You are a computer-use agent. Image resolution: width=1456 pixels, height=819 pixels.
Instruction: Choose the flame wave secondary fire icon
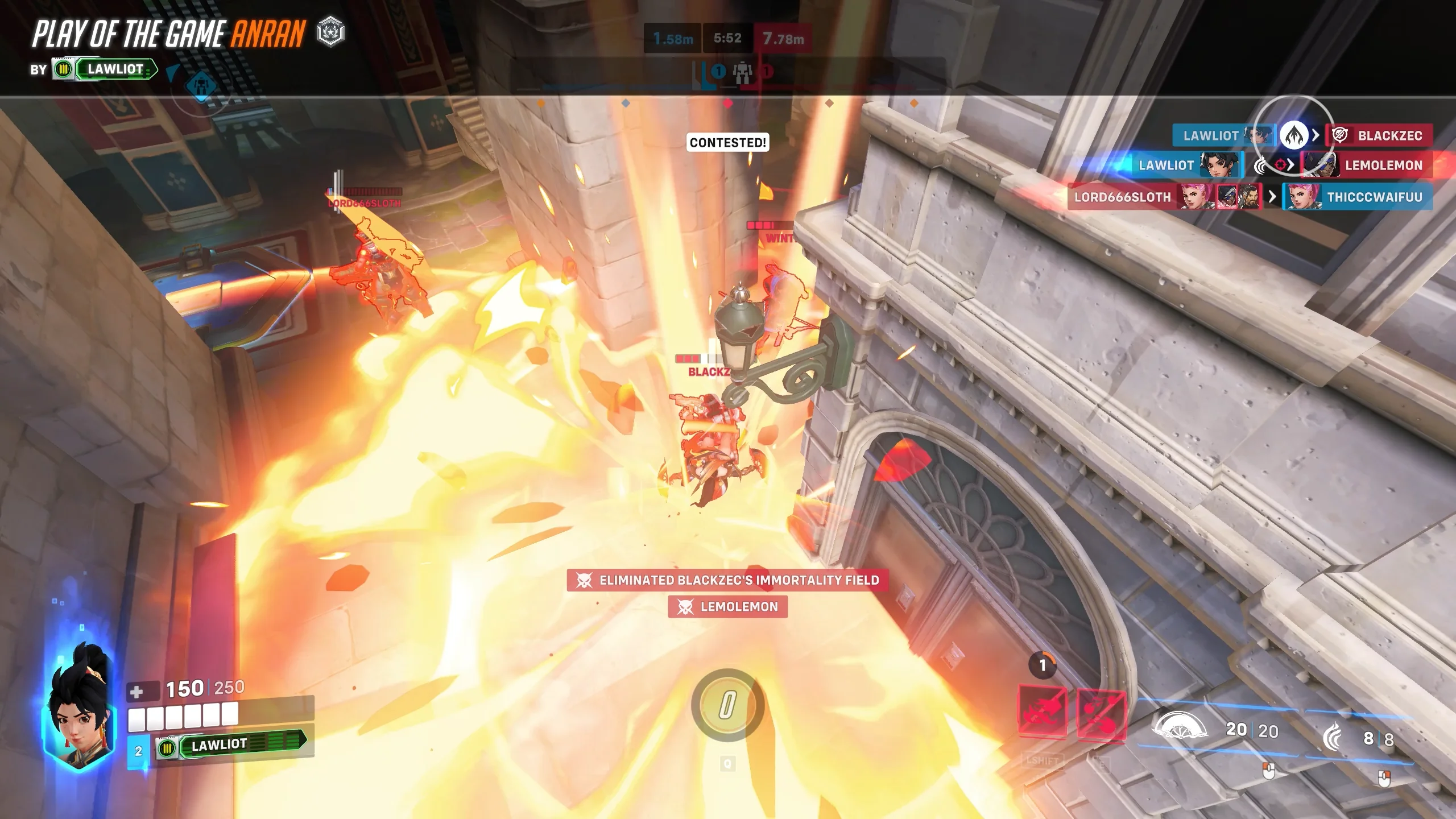click(x=1333, y=738)
